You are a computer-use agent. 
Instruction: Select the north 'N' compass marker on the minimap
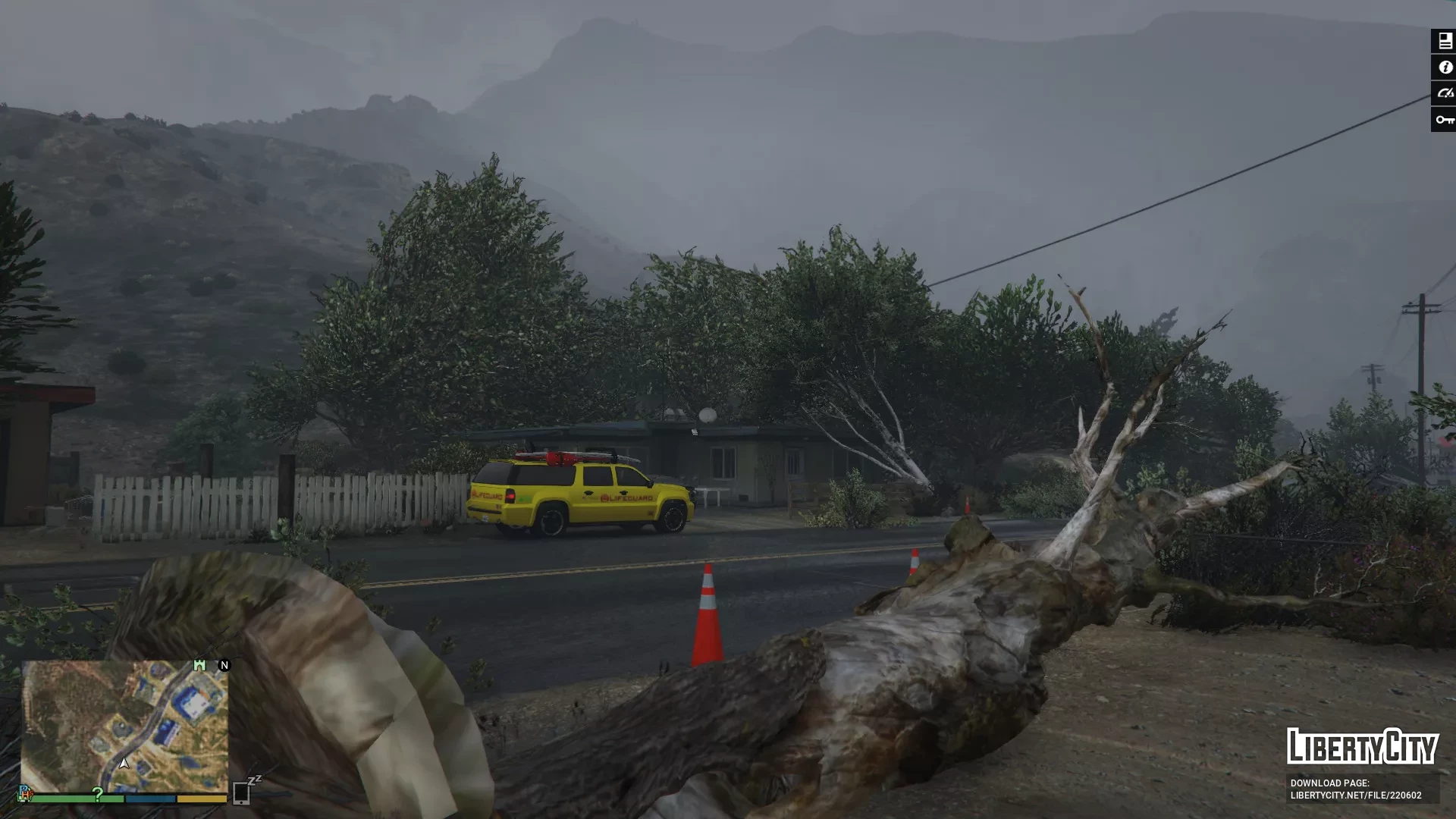224,665
